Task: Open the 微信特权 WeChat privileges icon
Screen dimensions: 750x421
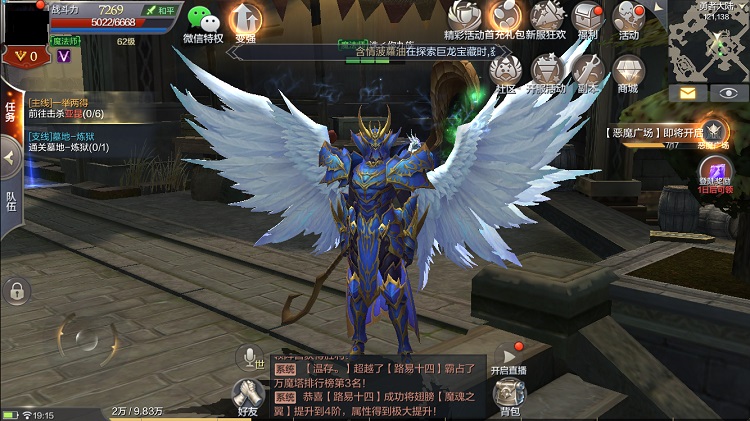Action: click(x=205, y=20)
